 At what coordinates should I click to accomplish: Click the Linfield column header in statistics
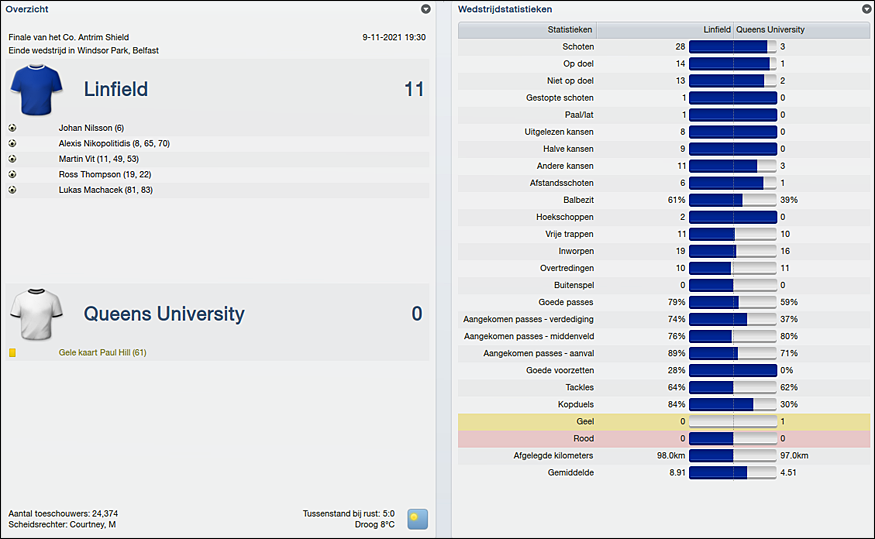[x=716, y=30]
